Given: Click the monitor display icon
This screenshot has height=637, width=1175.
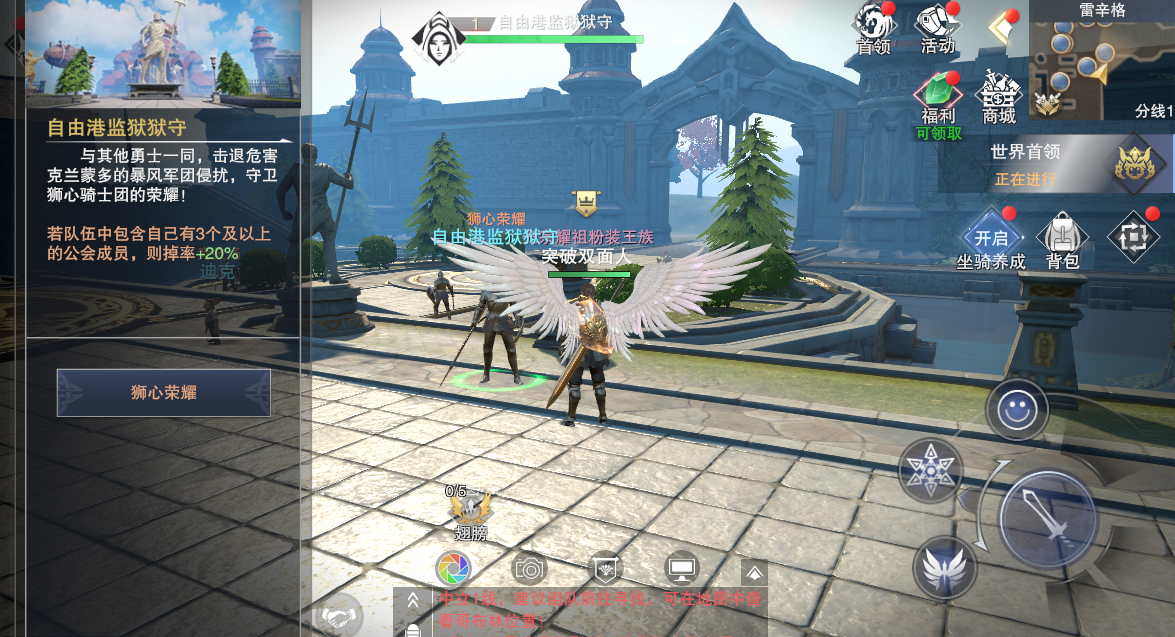Looking at the screenshot, I should 682,569.
